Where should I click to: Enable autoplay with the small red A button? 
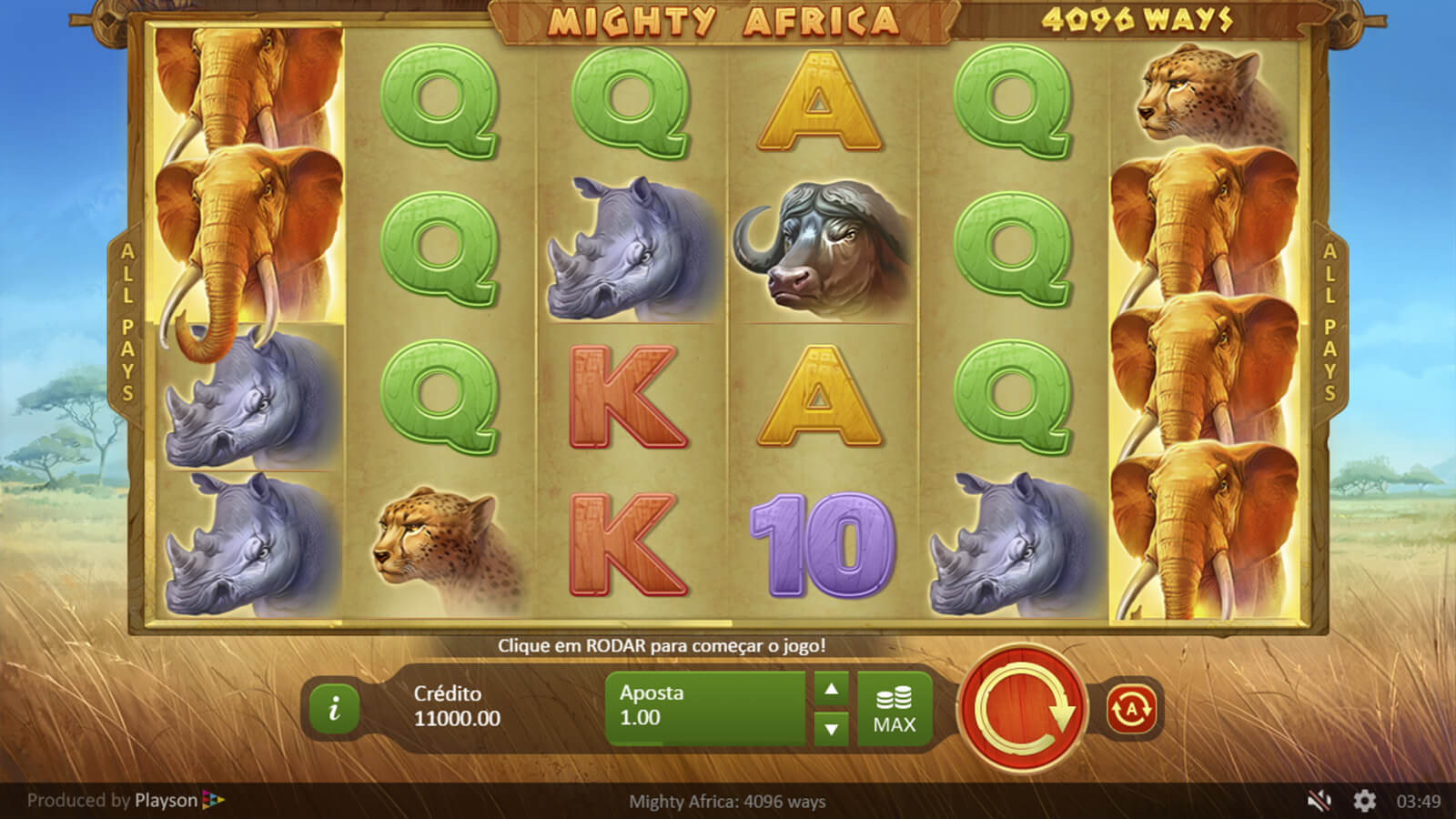point(1131,708)
